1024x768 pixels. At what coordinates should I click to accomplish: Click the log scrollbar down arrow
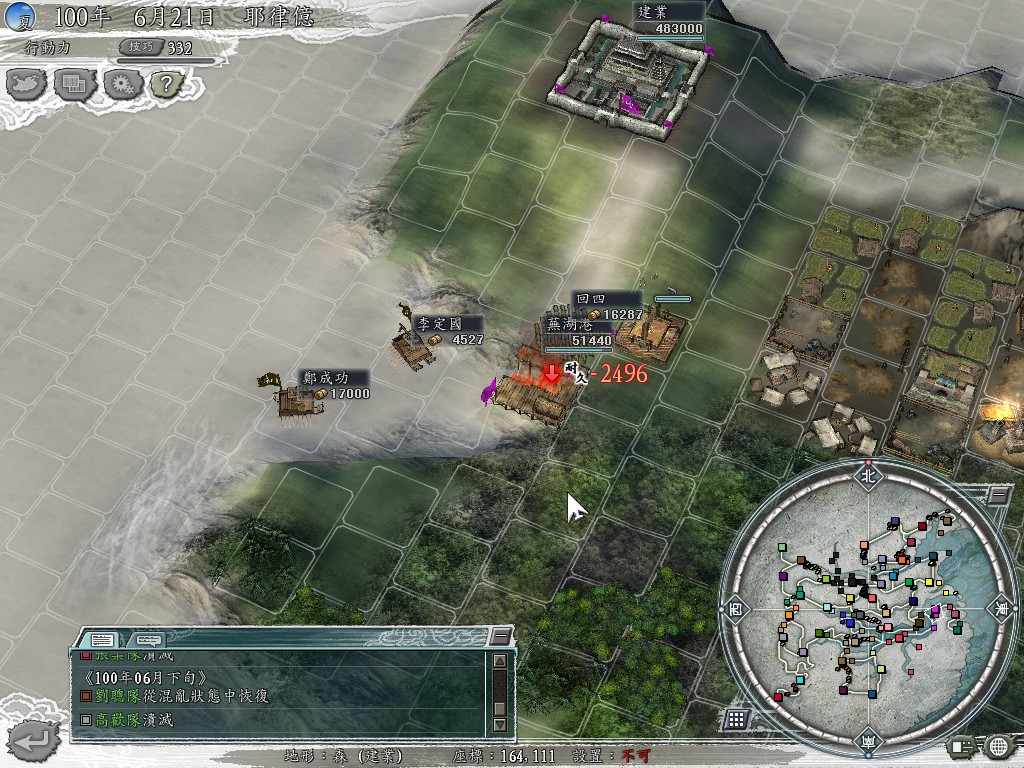coord(499,722)
